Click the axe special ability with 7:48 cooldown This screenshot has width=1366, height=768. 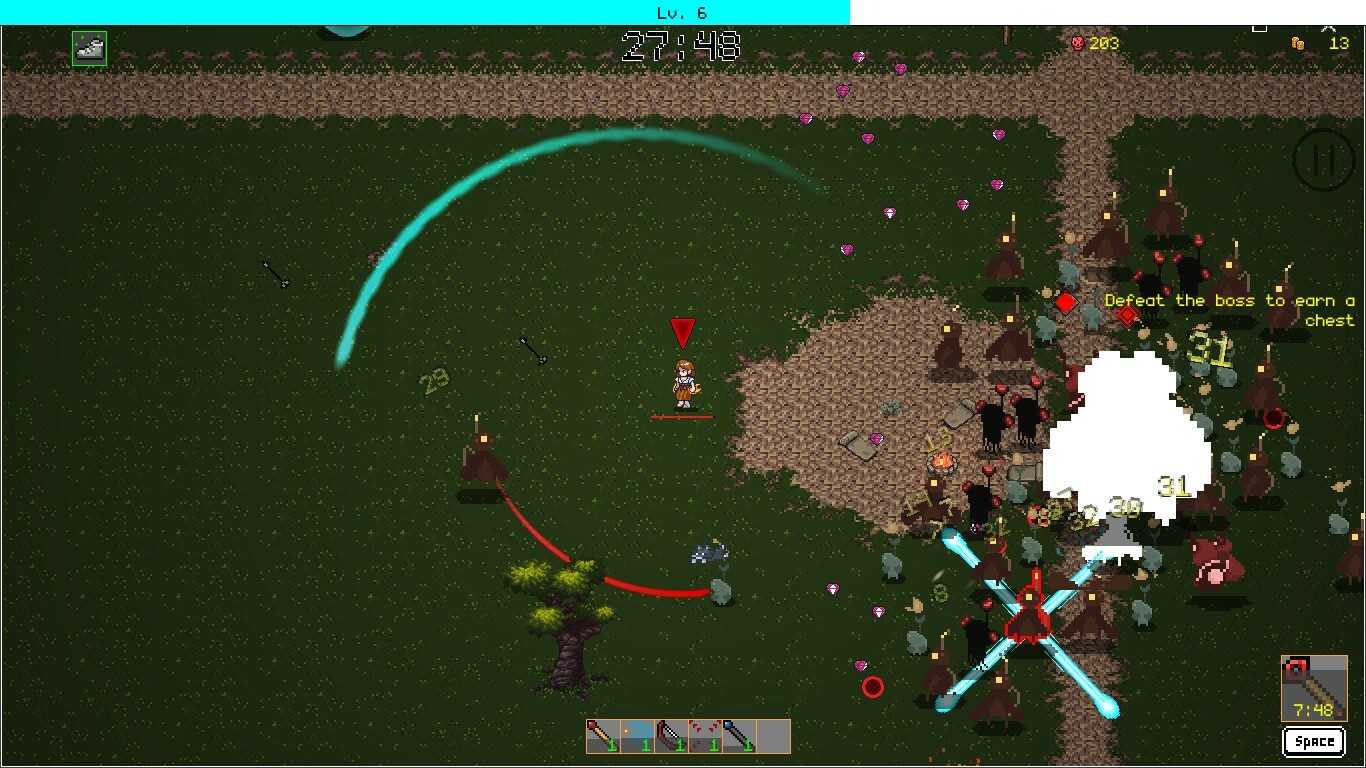[x=1312, y=688]
